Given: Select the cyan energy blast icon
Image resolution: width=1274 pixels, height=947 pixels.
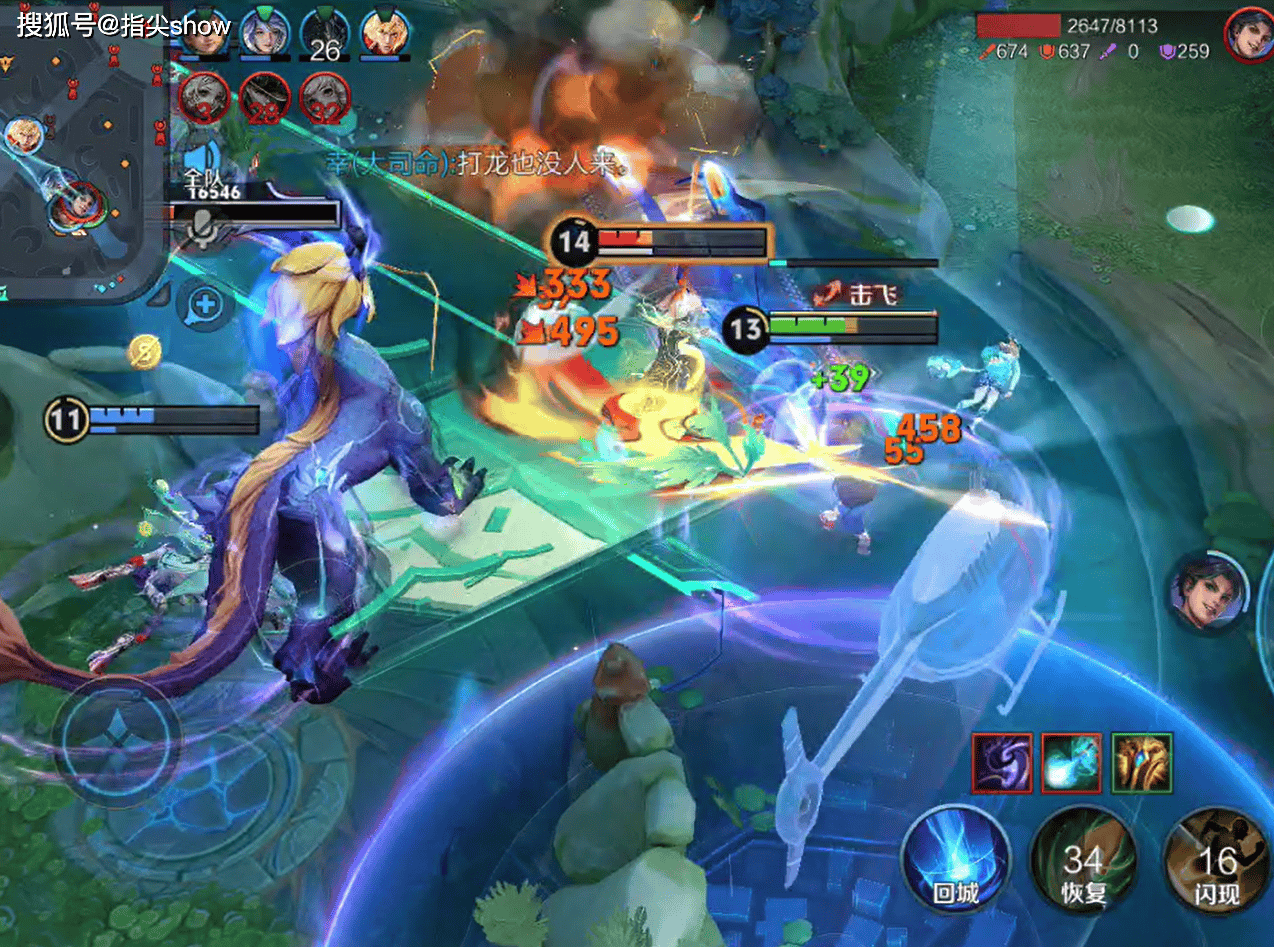Looking at the screenshot, I should 1071,762.
